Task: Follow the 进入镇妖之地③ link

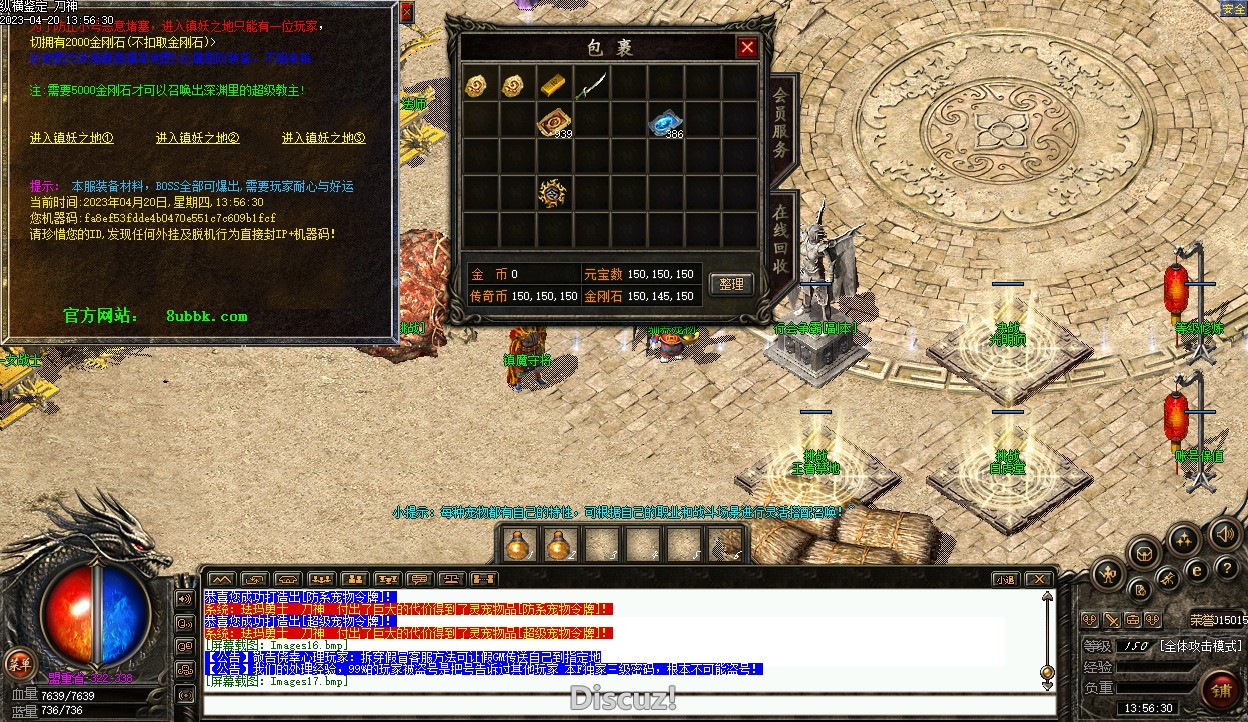Action: pos(323,138)
